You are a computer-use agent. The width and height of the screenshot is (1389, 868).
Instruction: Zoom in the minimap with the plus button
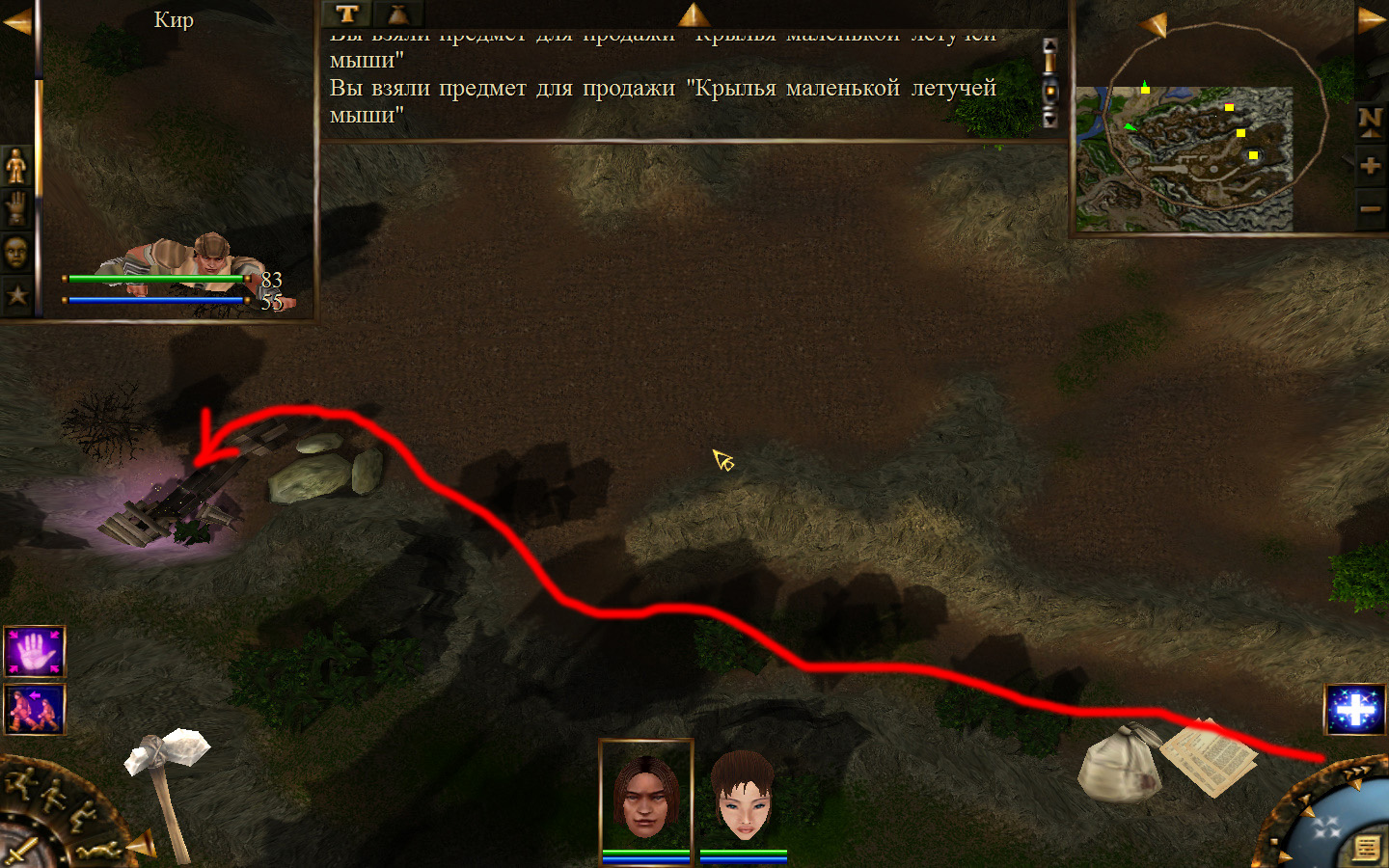pos(1370,165)
